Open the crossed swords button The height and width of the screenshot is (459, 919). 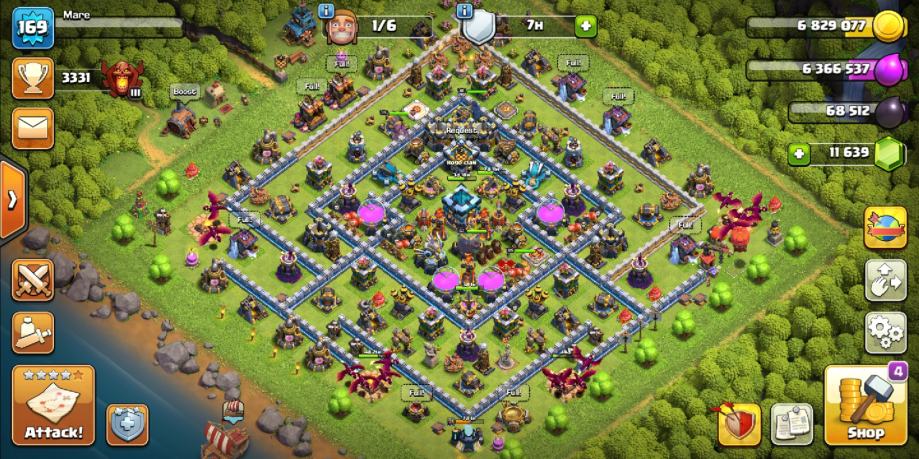[32, 279]
